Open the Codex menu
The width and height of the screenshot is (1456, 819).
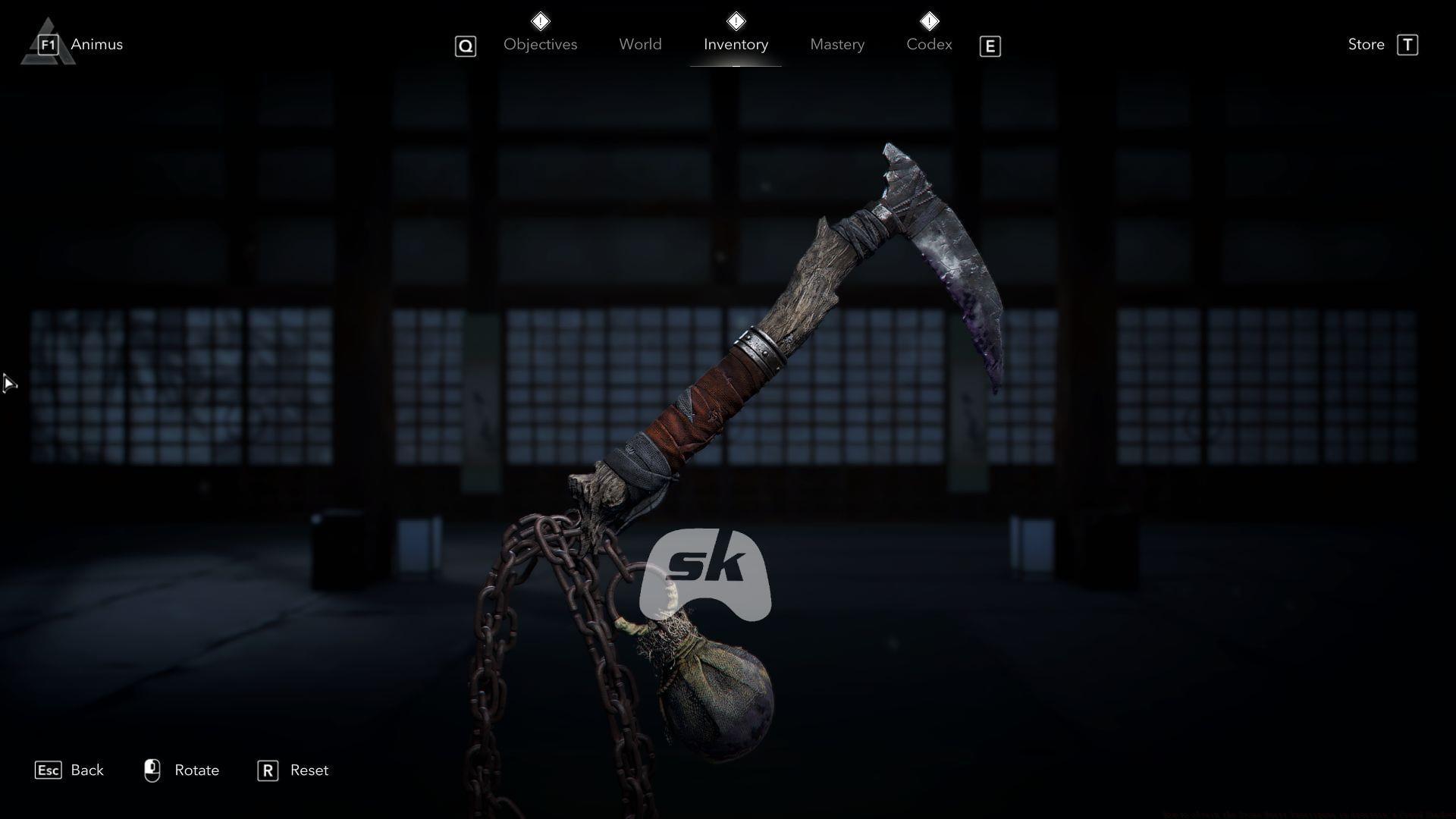click(x=928, y=44)
